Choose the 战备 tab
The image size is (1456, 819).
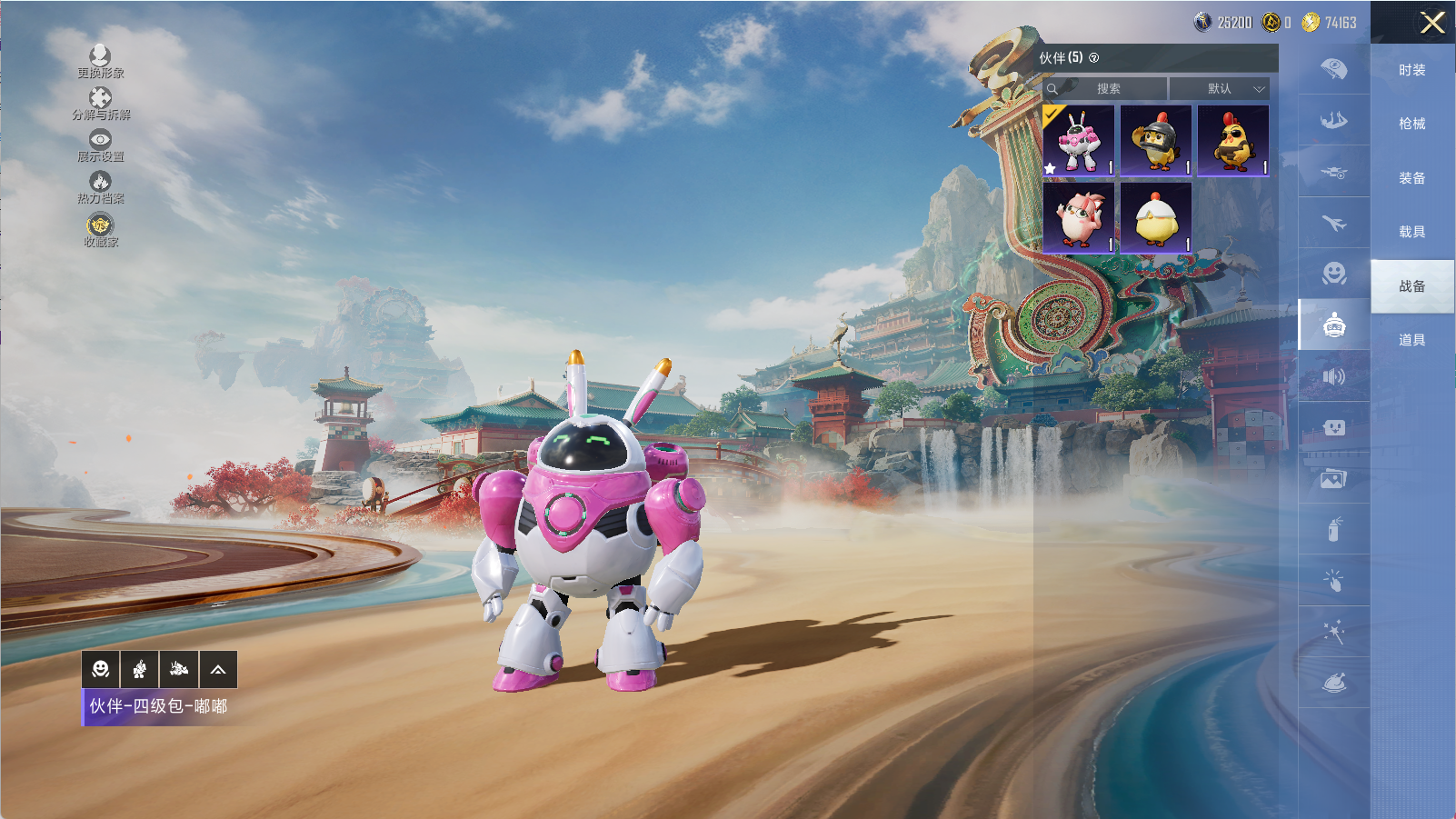click(x=1411, y=286)
